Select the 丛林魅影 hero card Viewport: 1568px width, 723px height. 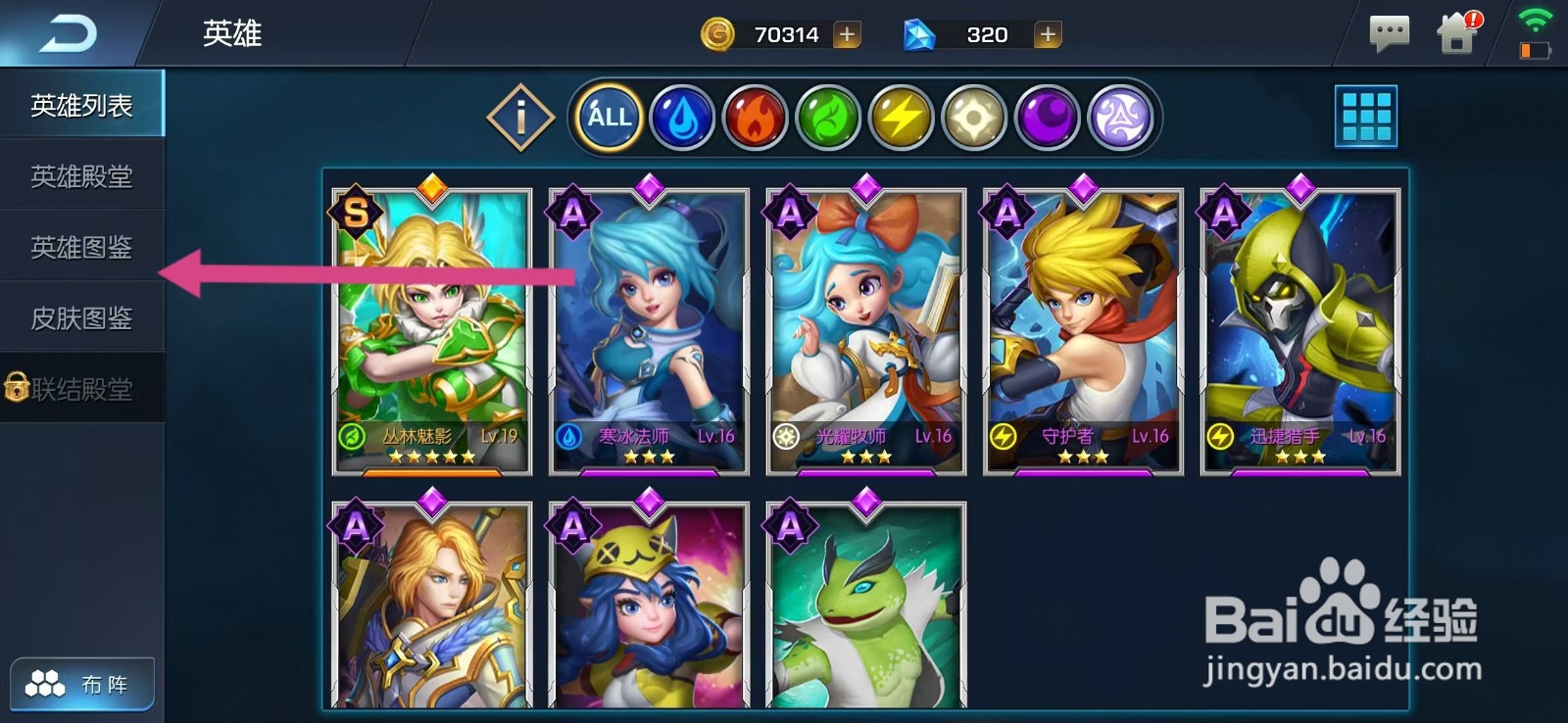pyautogui.click(x=432, y=328)
